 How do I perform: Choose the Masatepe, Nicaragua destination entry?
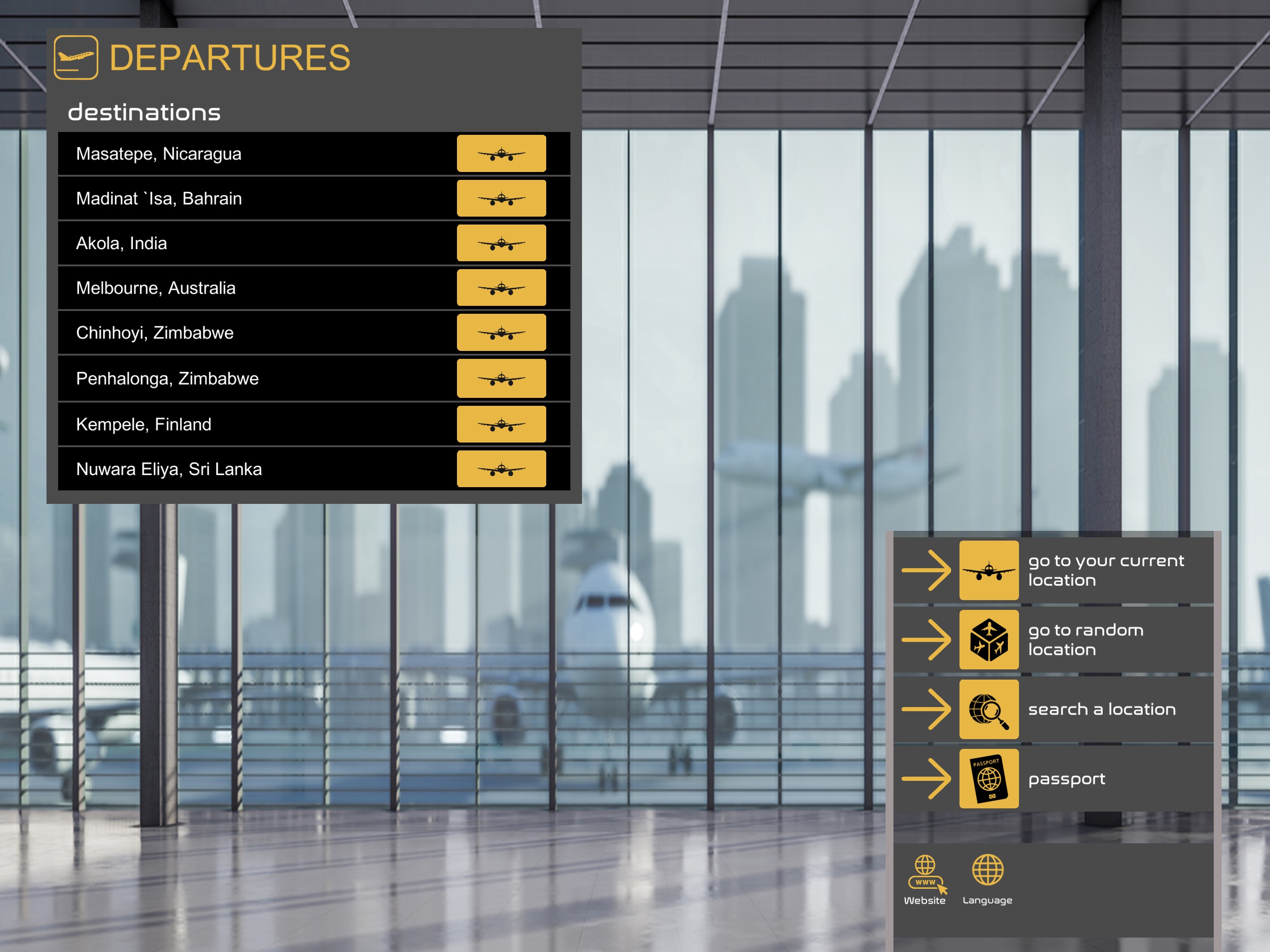click(x=230, y=153)
